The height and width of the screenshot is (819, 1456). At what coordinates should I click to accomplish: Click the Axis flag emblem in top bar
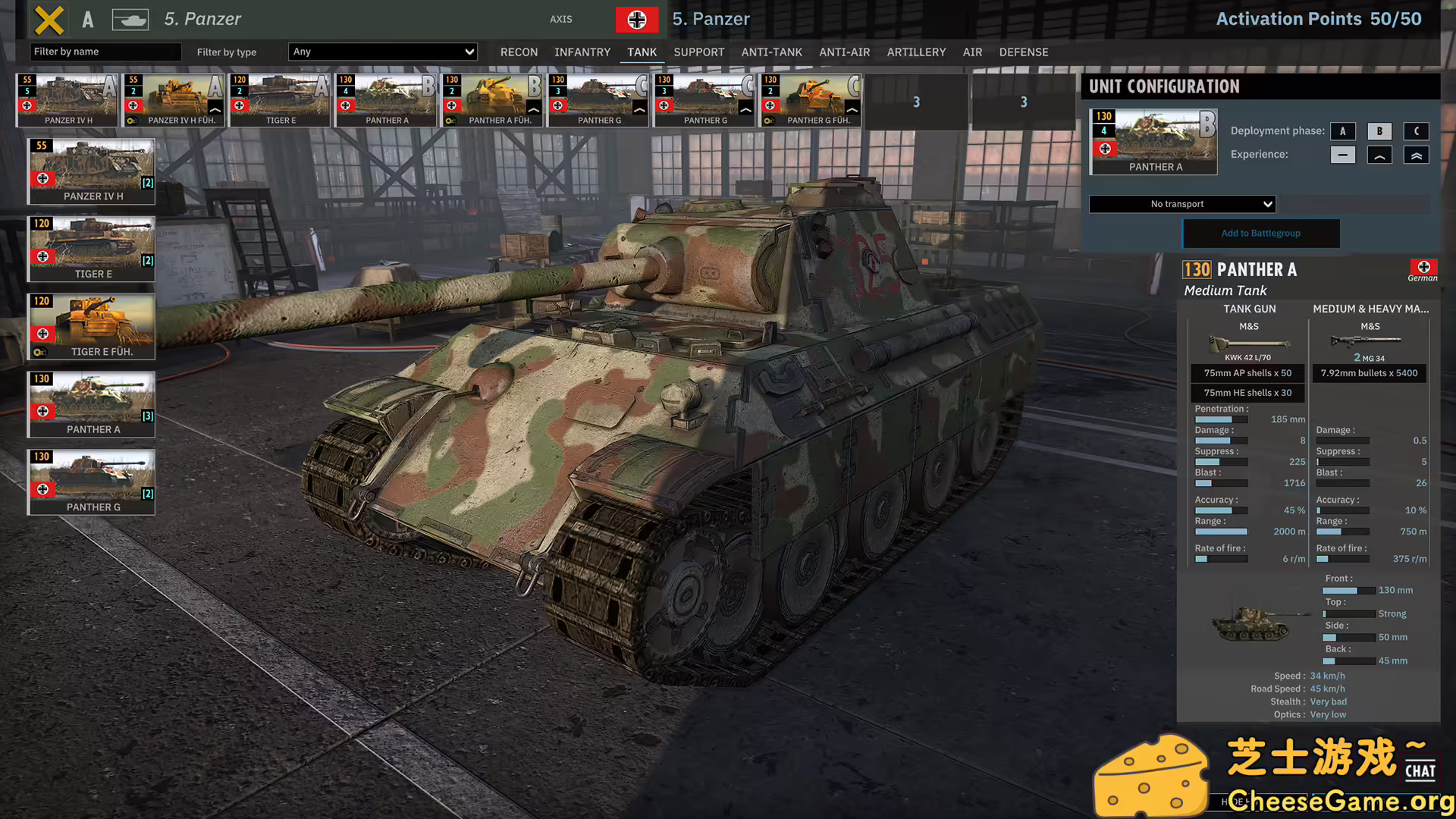tap(637, 20)
